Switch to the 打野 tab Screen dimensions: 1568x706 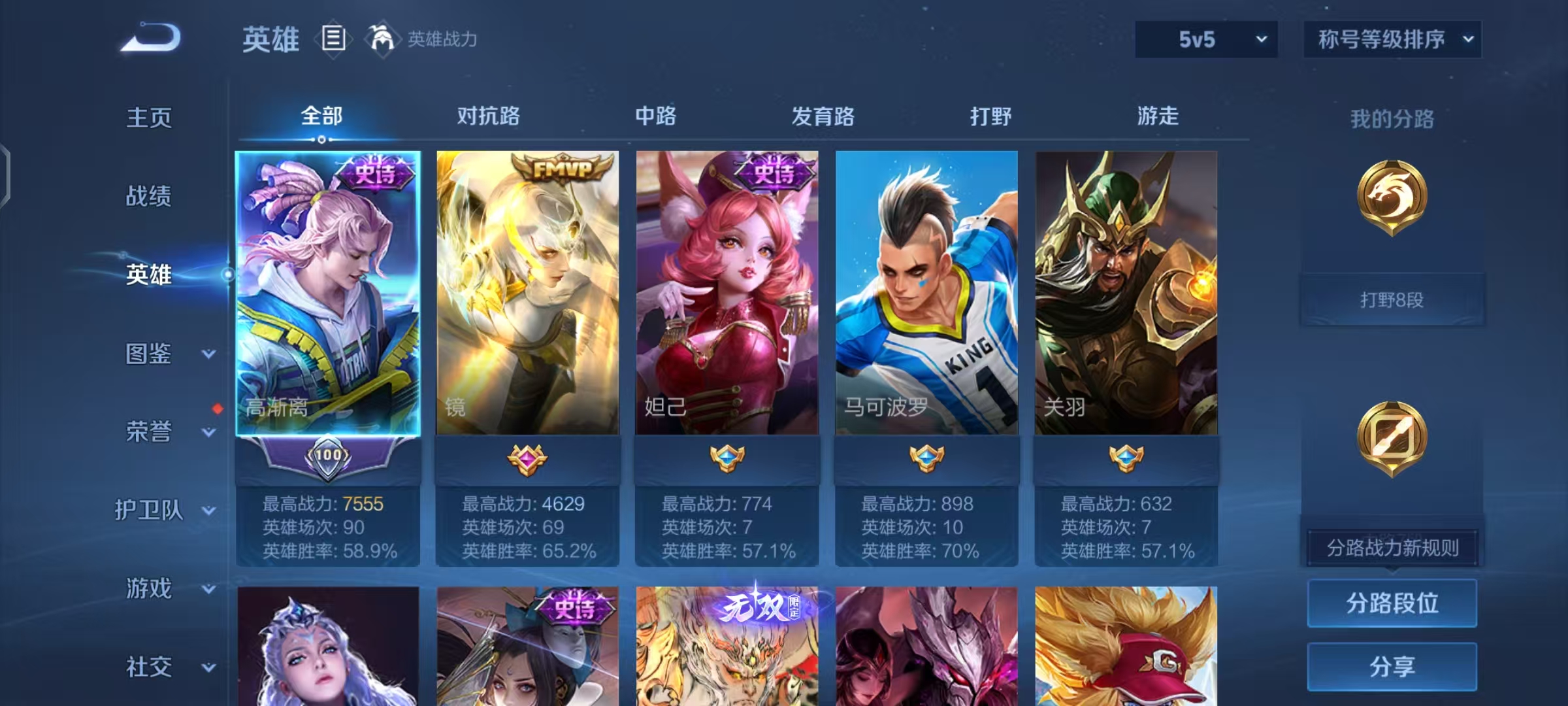(990, 116)
